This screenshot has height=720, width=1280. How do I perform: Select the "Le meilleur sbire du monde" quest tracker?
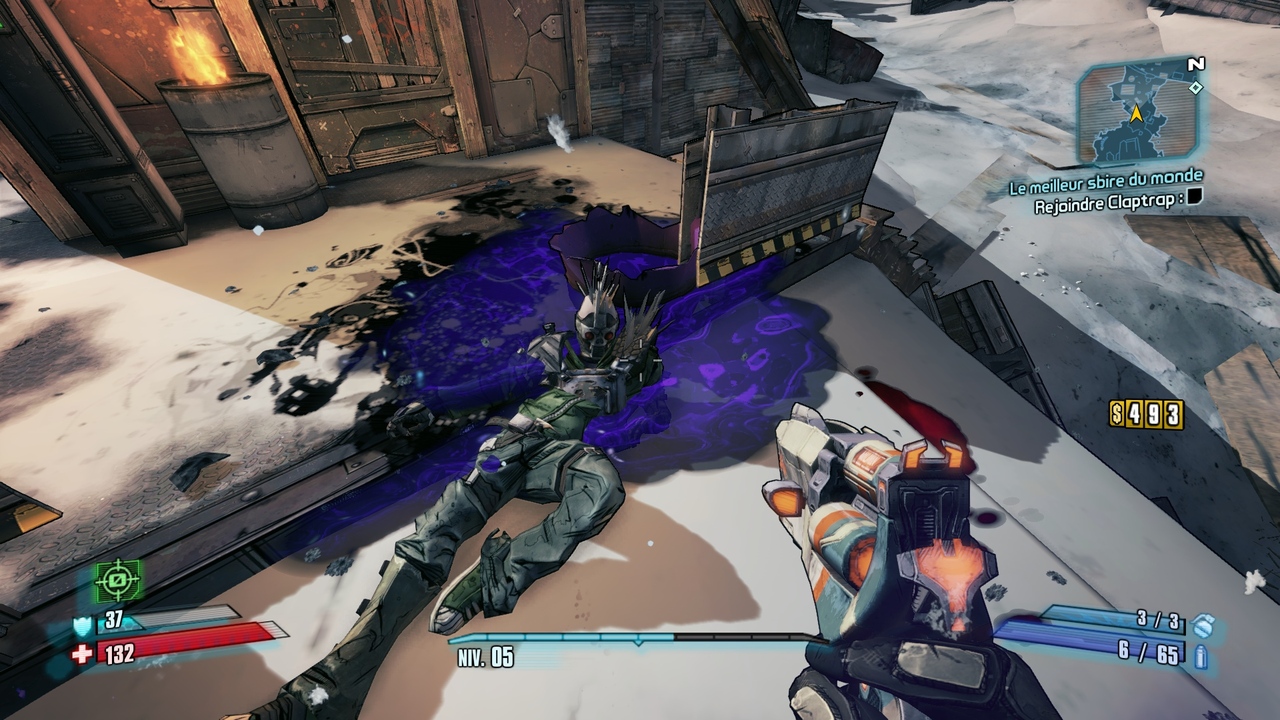1106,178
